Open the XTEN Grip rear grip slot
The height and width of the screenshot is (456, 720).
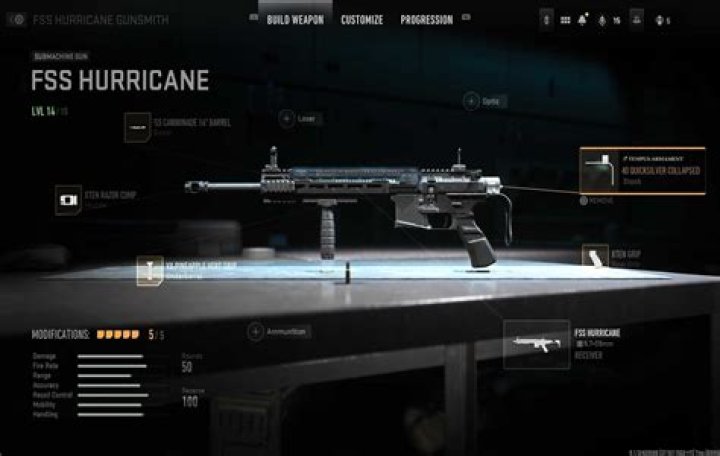click(596, 258)
